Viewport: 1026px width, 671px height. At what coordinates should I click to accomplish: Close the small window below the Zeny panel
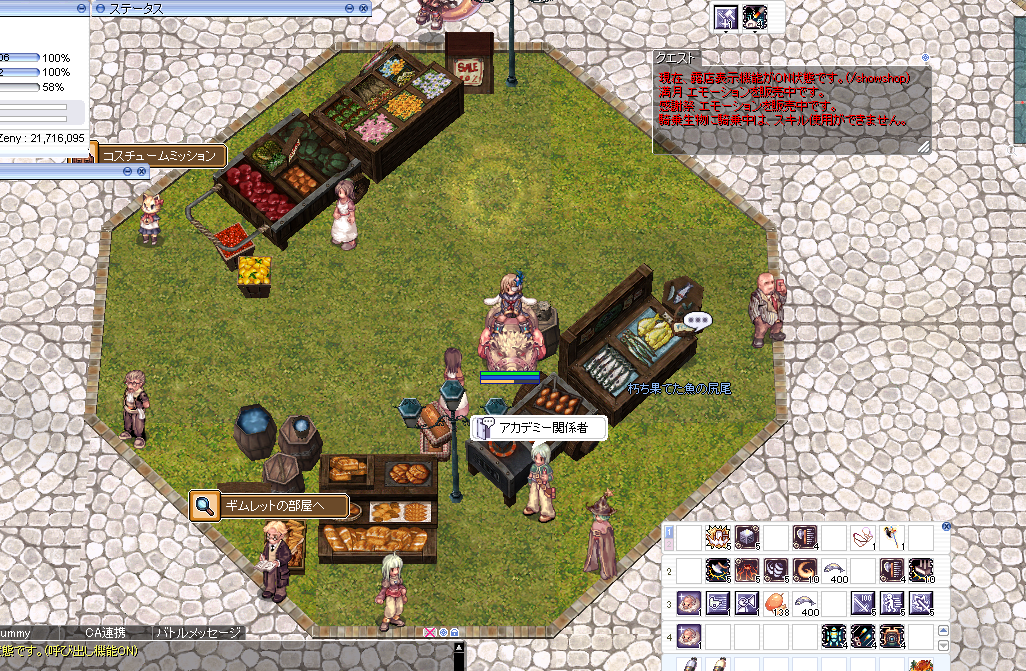[140, 172]
